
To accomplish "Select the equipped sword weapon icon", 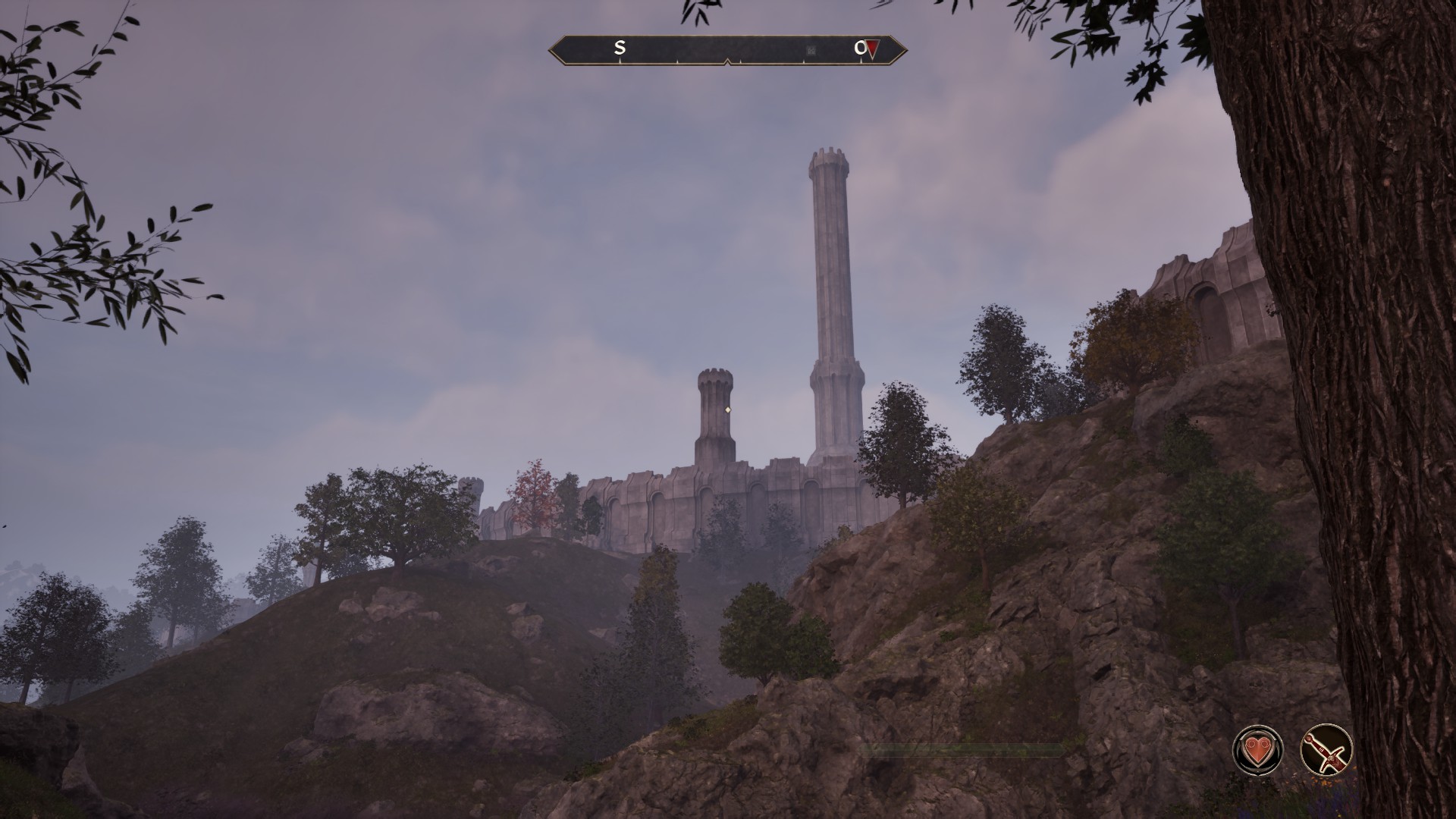I will click(x=1326, y=751).
